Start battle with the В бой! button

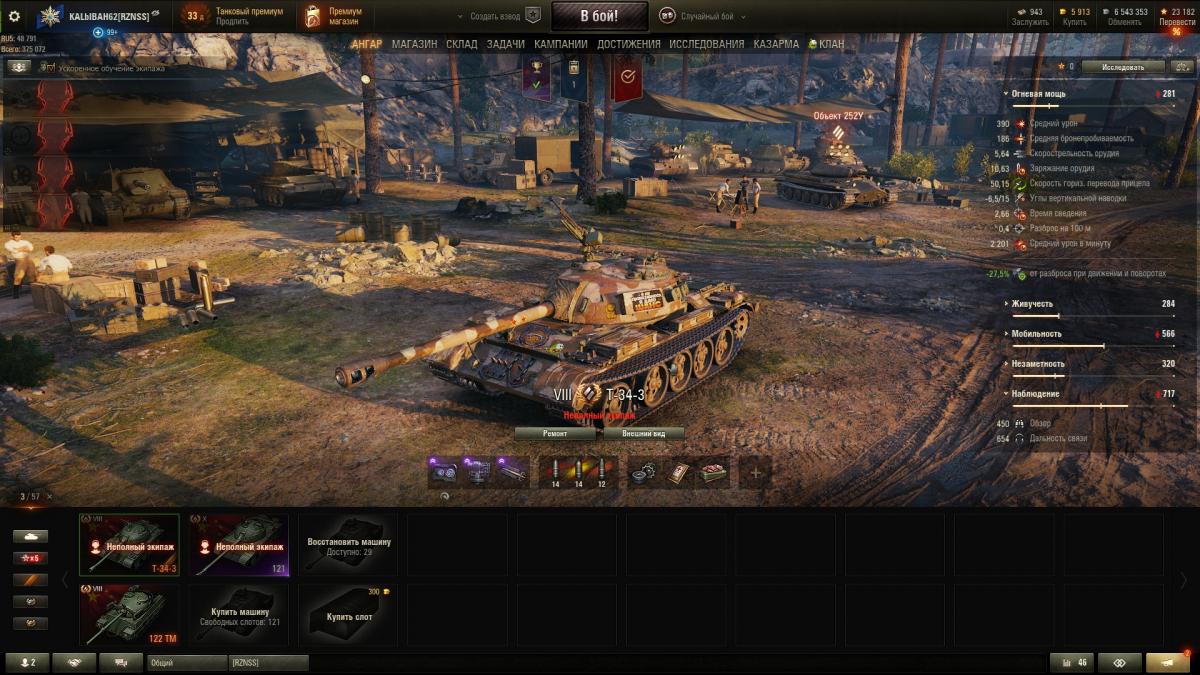coord(599,16)
